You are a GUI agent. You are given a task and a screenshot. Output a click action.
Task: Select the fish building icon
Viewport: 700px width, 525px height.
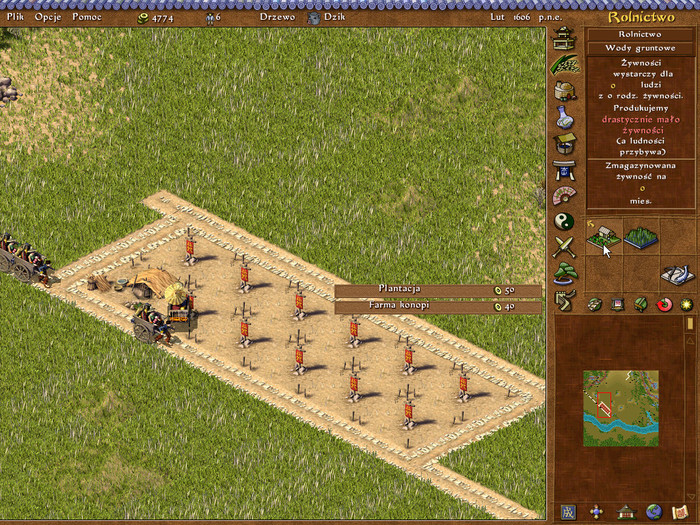[675, 273]
